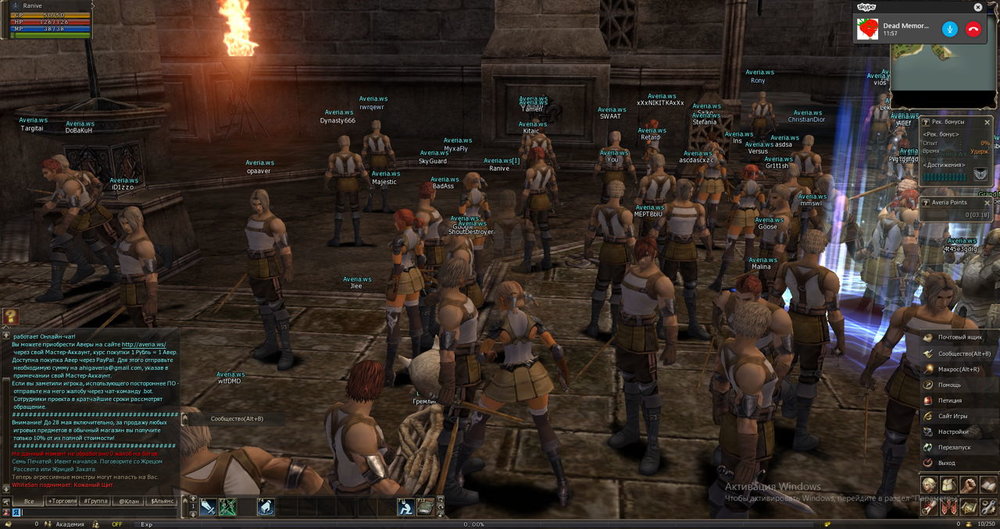The height and width of the screenshot is (529, 1000).
Task: Open the Помощь help entry
Action: pos(950,384)
